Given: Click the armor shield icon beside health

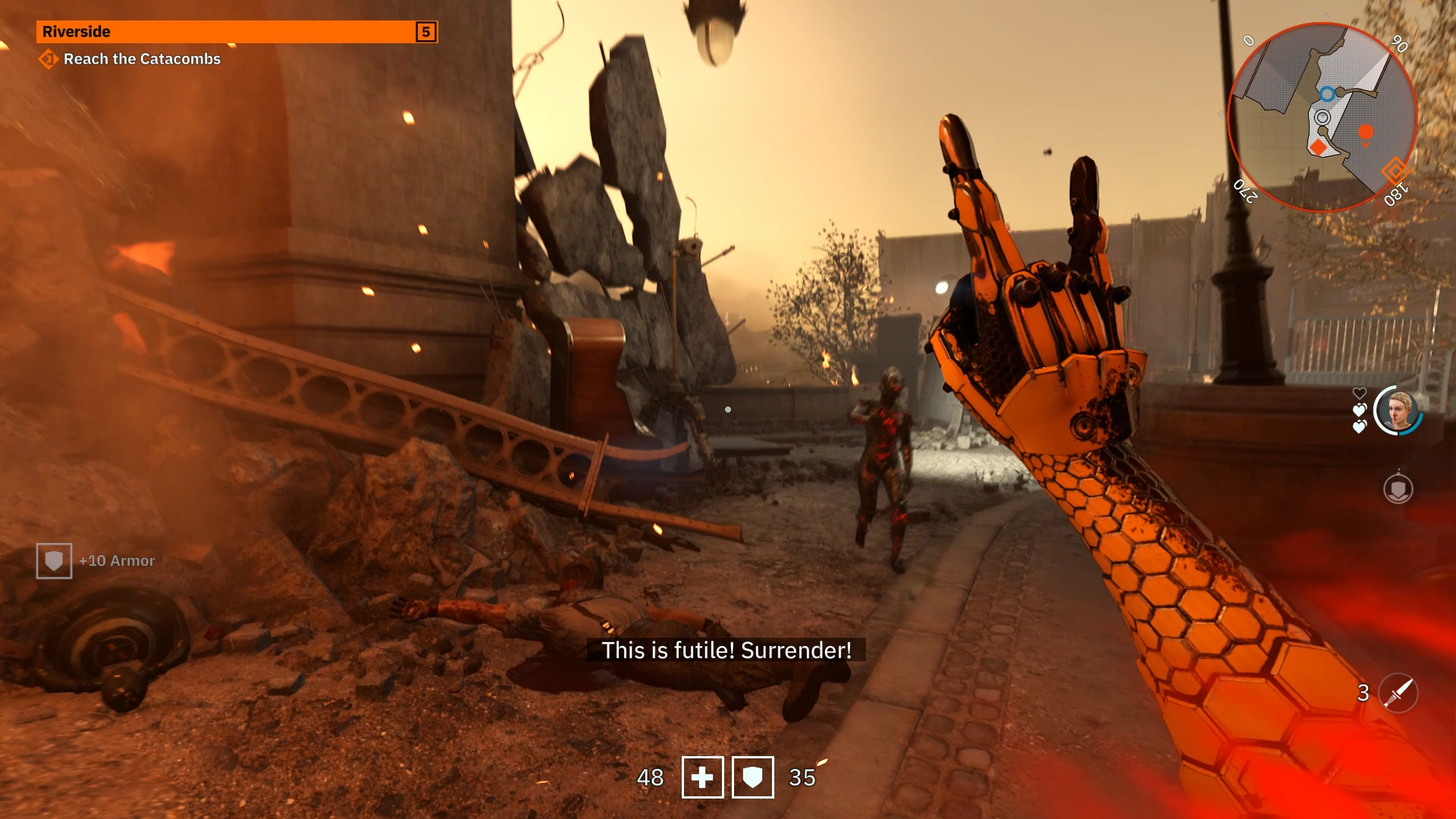Looking at the screenshot, I should coord(752,777).
